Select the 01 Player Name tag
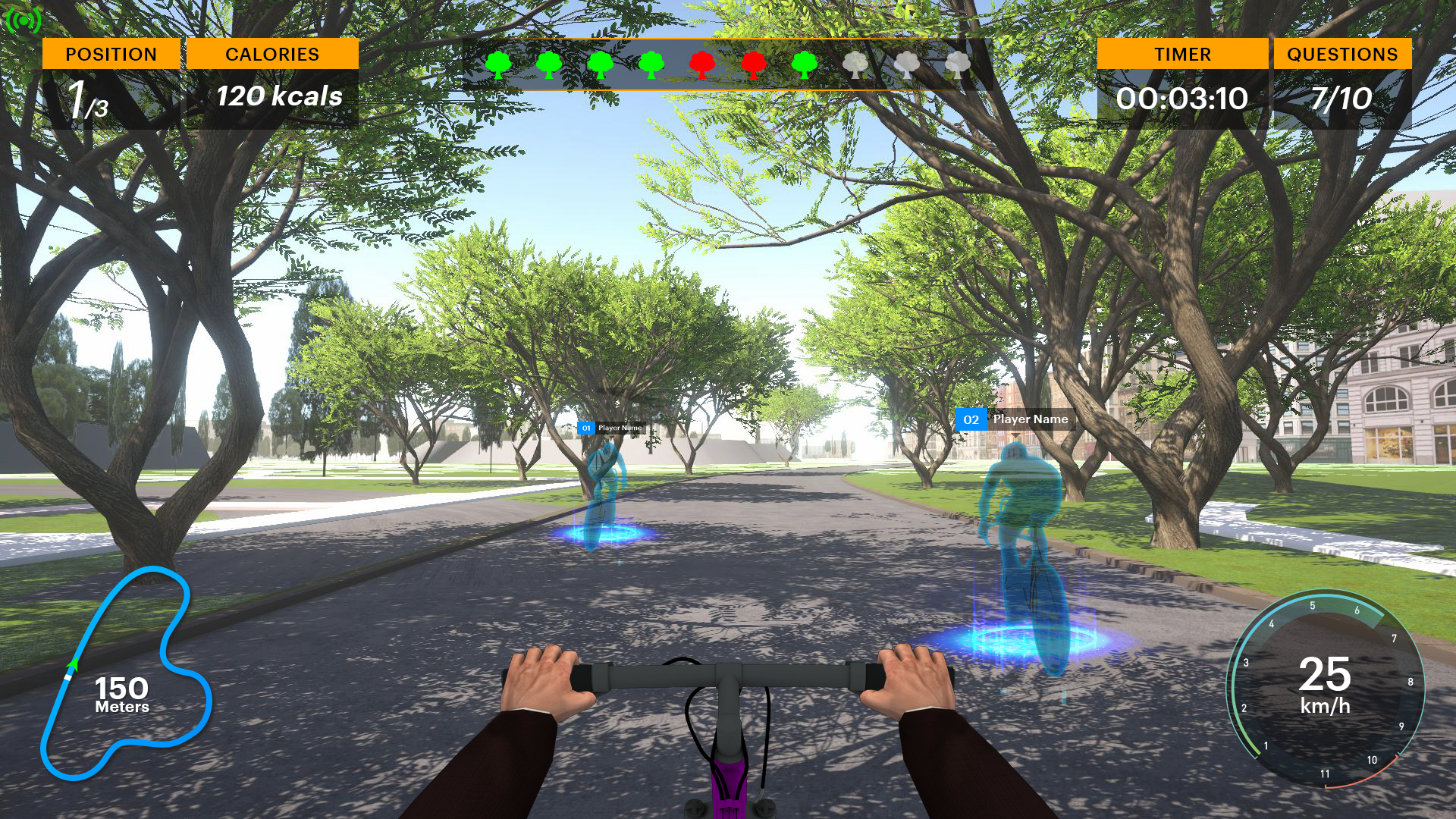Viewport: 1456px width, 819px height. coord(611,428)
